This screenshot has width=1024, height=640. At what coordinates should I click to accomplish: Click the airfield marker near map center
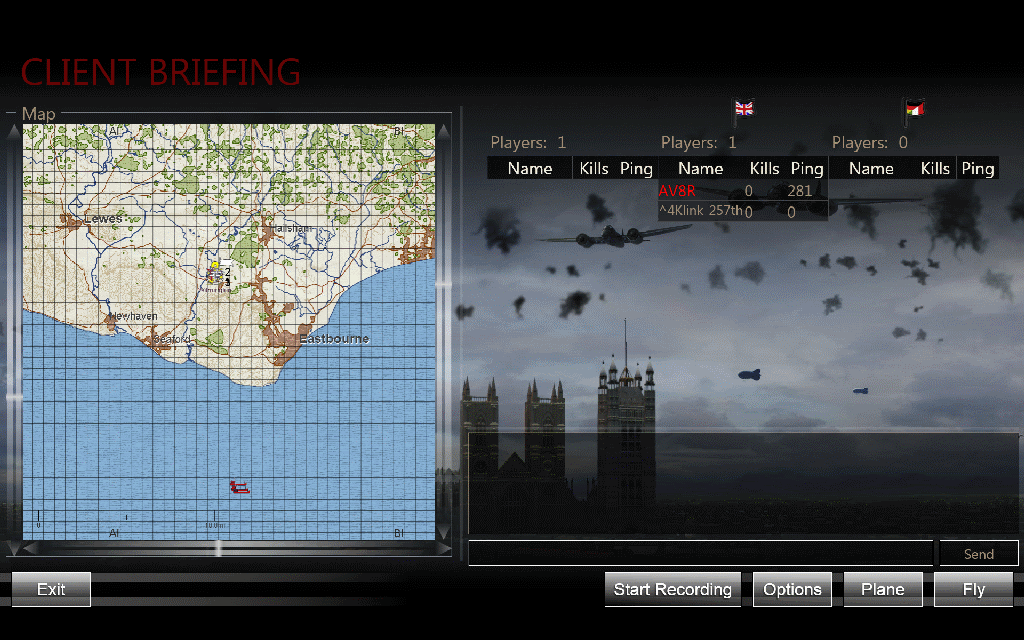tap(217, 272)
